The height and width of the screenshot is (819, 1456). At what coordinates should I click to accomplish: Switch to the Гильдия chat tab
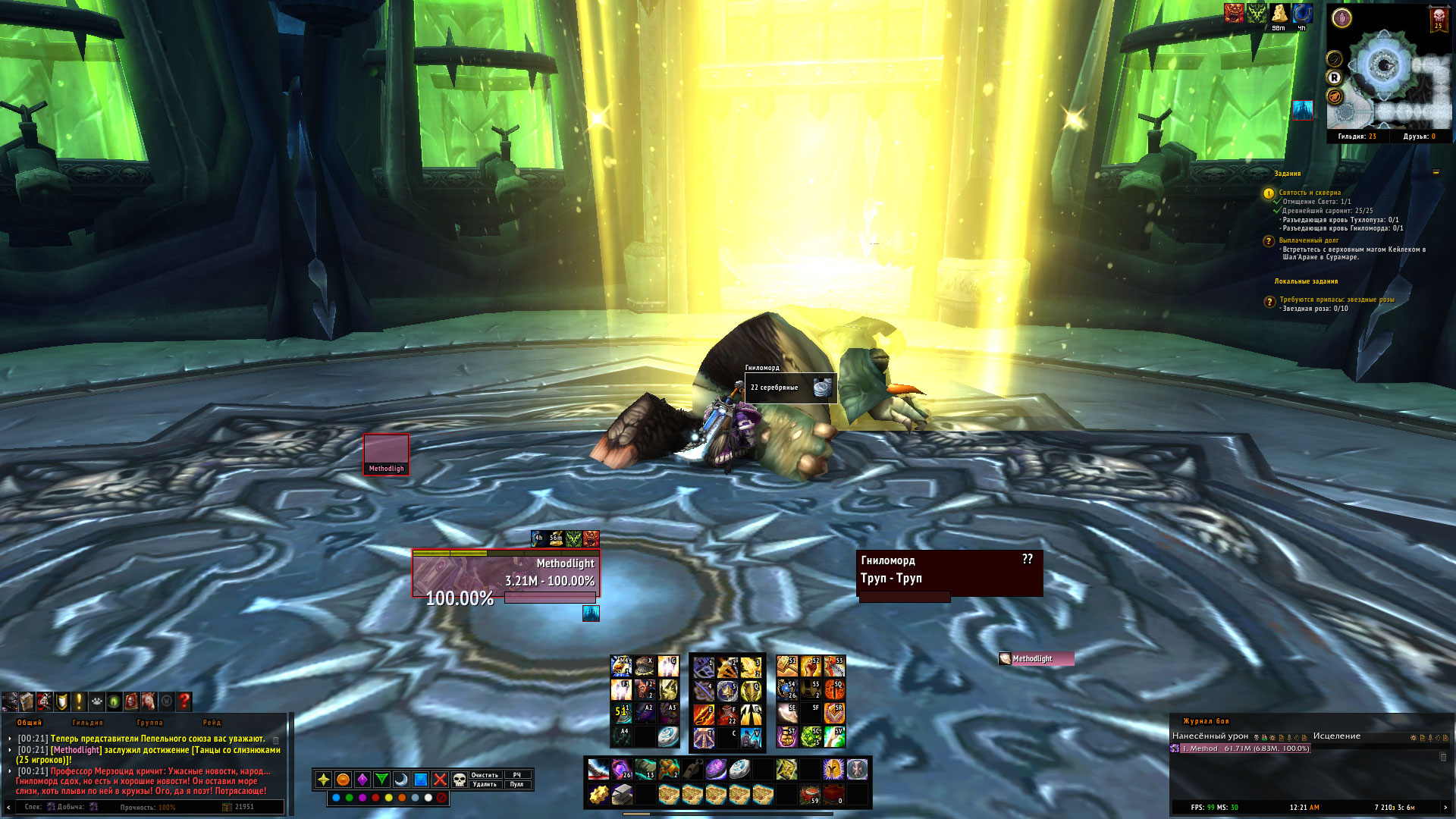tap(87, 723)
